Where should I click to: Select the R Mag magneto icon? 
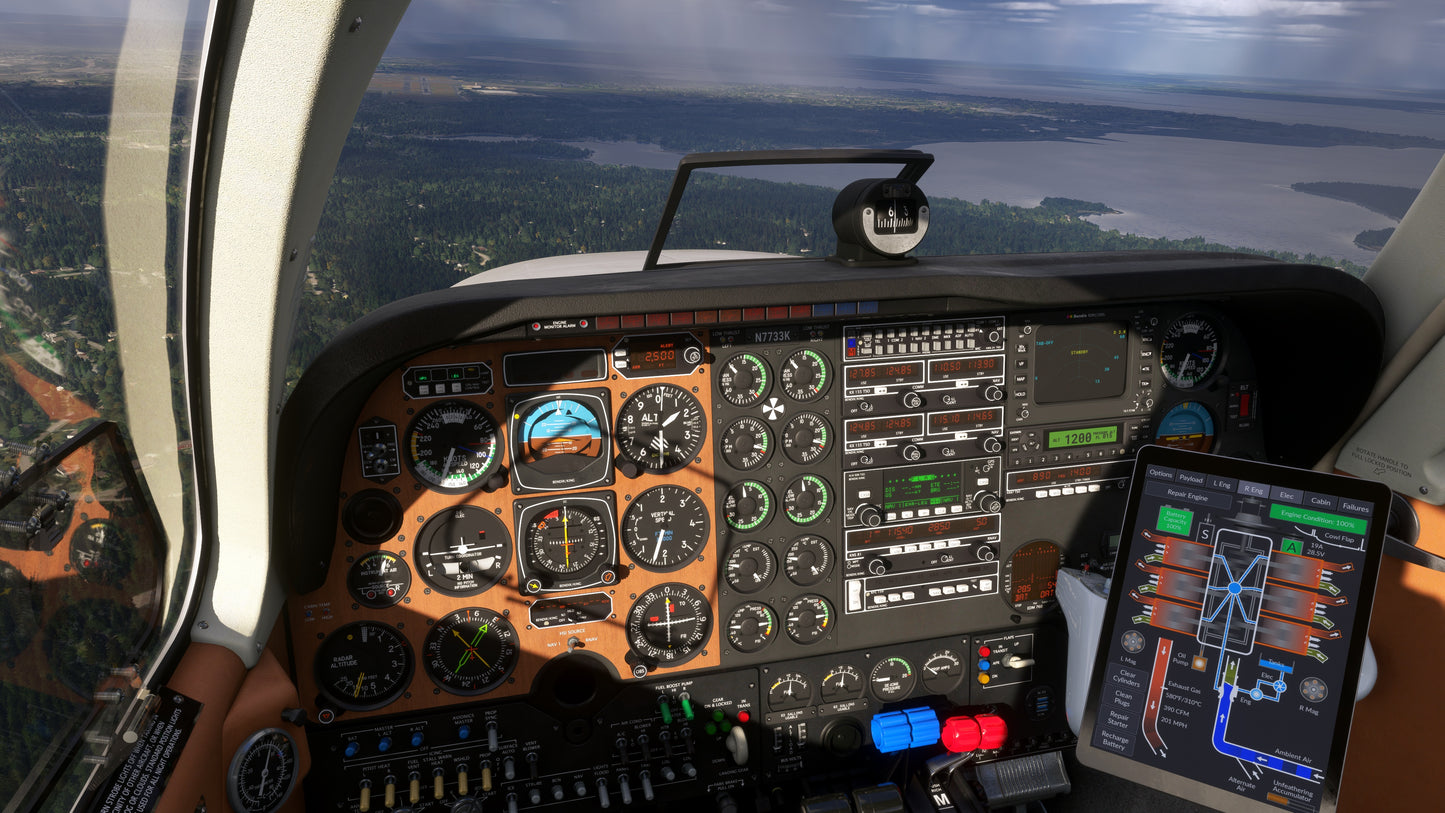(1312, 689)
